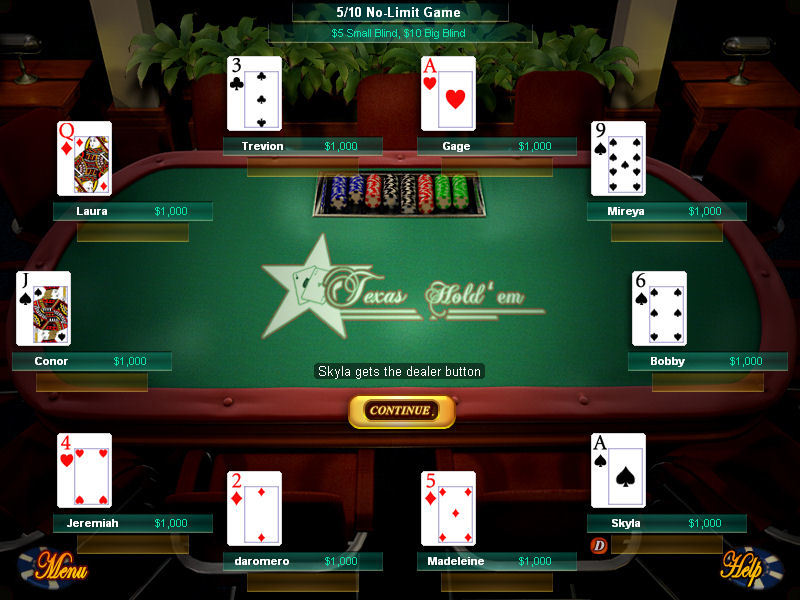Select Trevion's three of clubs card
The width and height of the screenshot is (800, 600).
(x=254, y=93)
